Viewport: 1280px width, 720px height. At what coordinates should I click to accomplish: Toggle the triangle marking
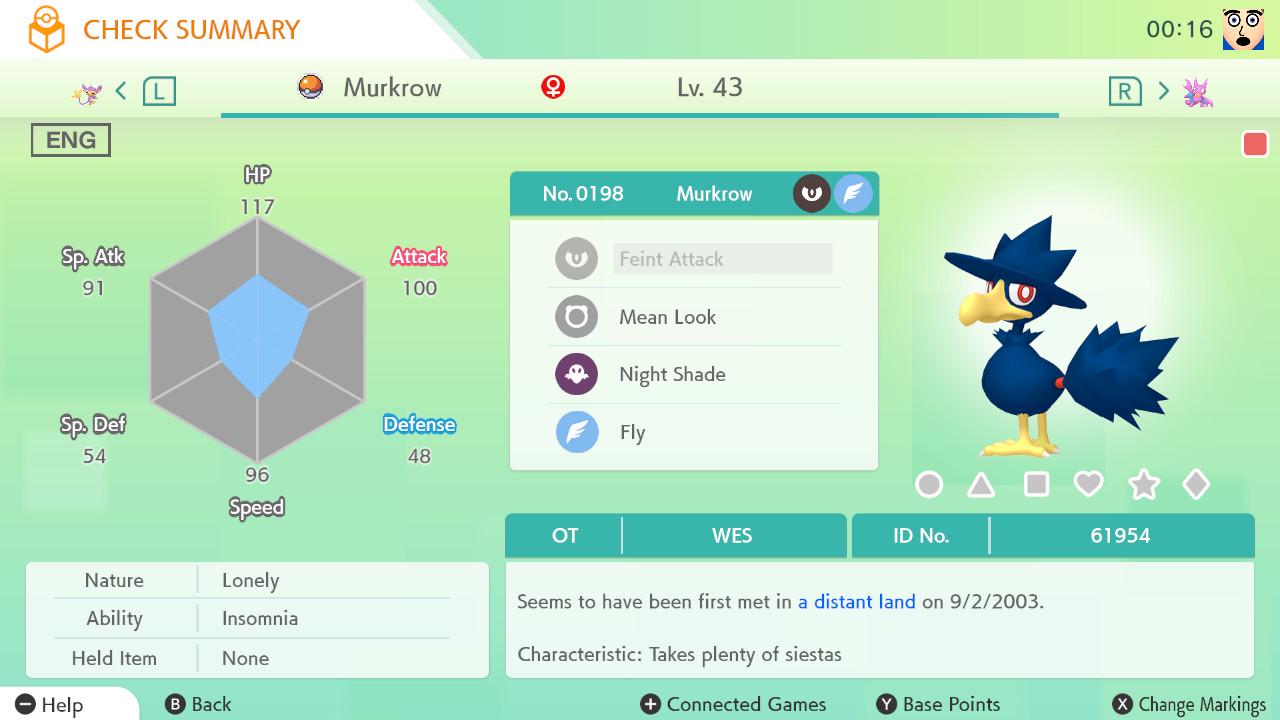(x=981, y=485)
